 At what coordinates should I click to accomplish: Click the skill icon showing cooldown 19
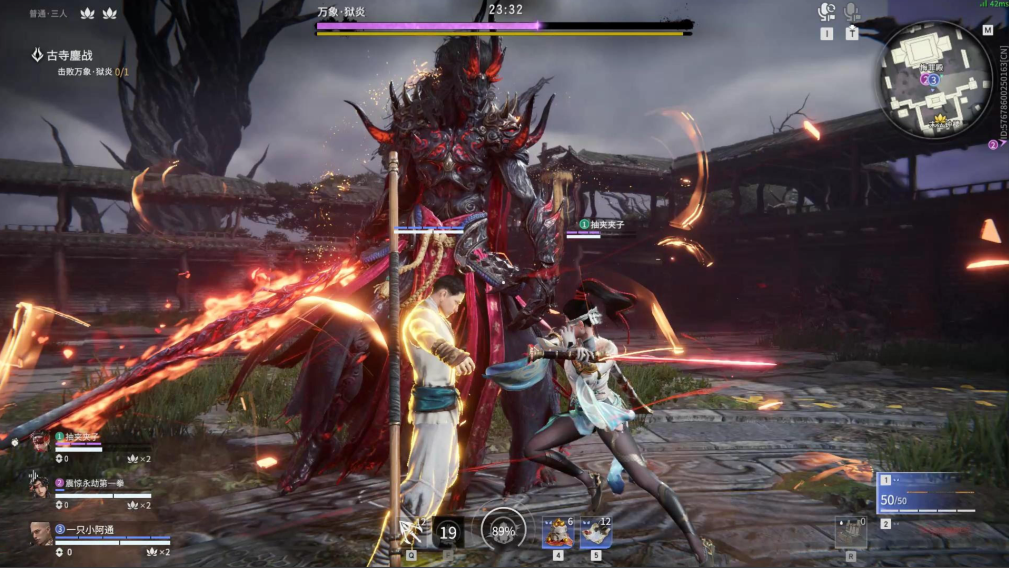pyautogui.click(x=448, y=533)
